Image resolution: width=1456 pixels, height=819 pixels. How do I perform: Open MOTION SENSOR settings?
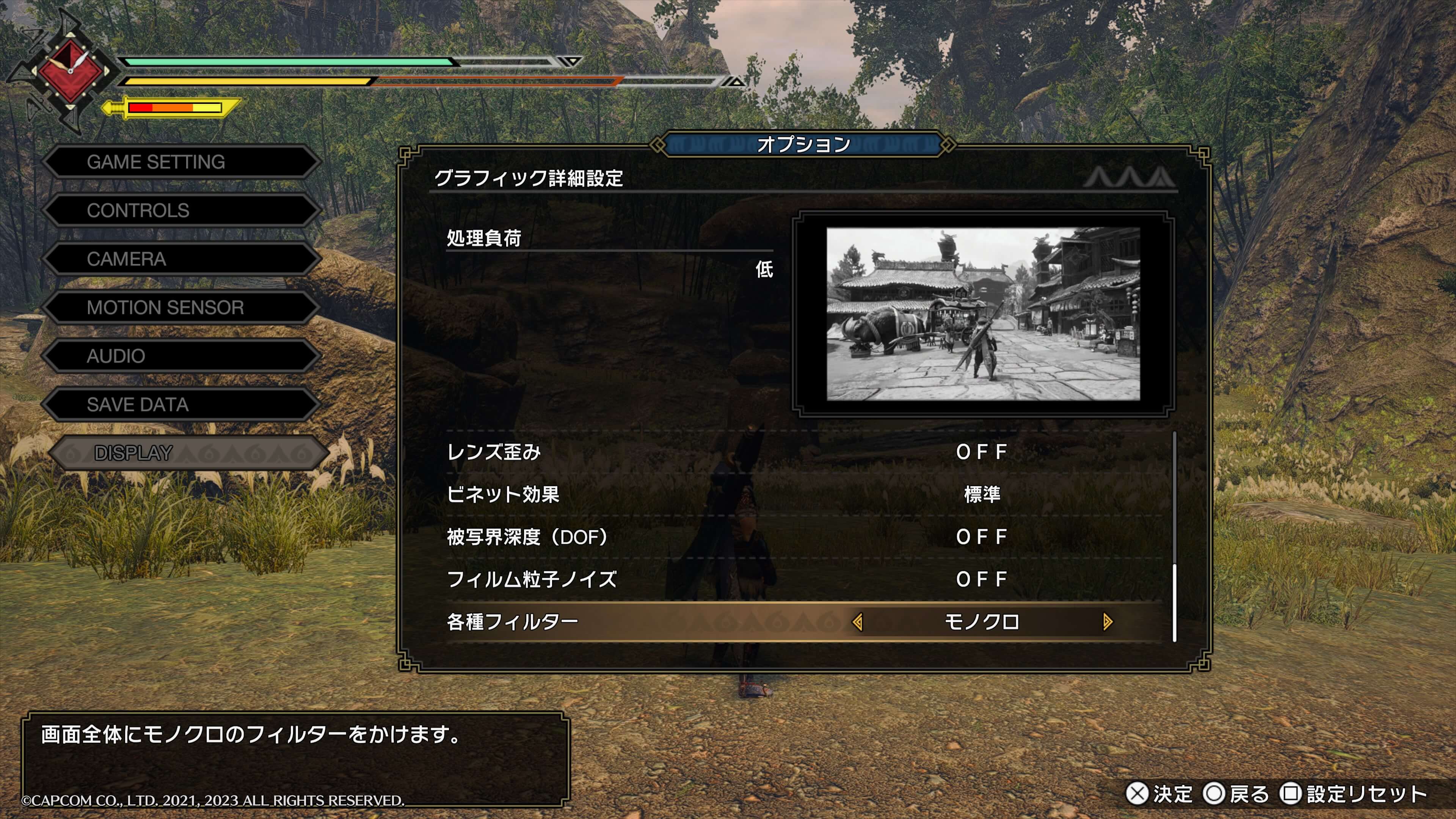coord(181,308)
